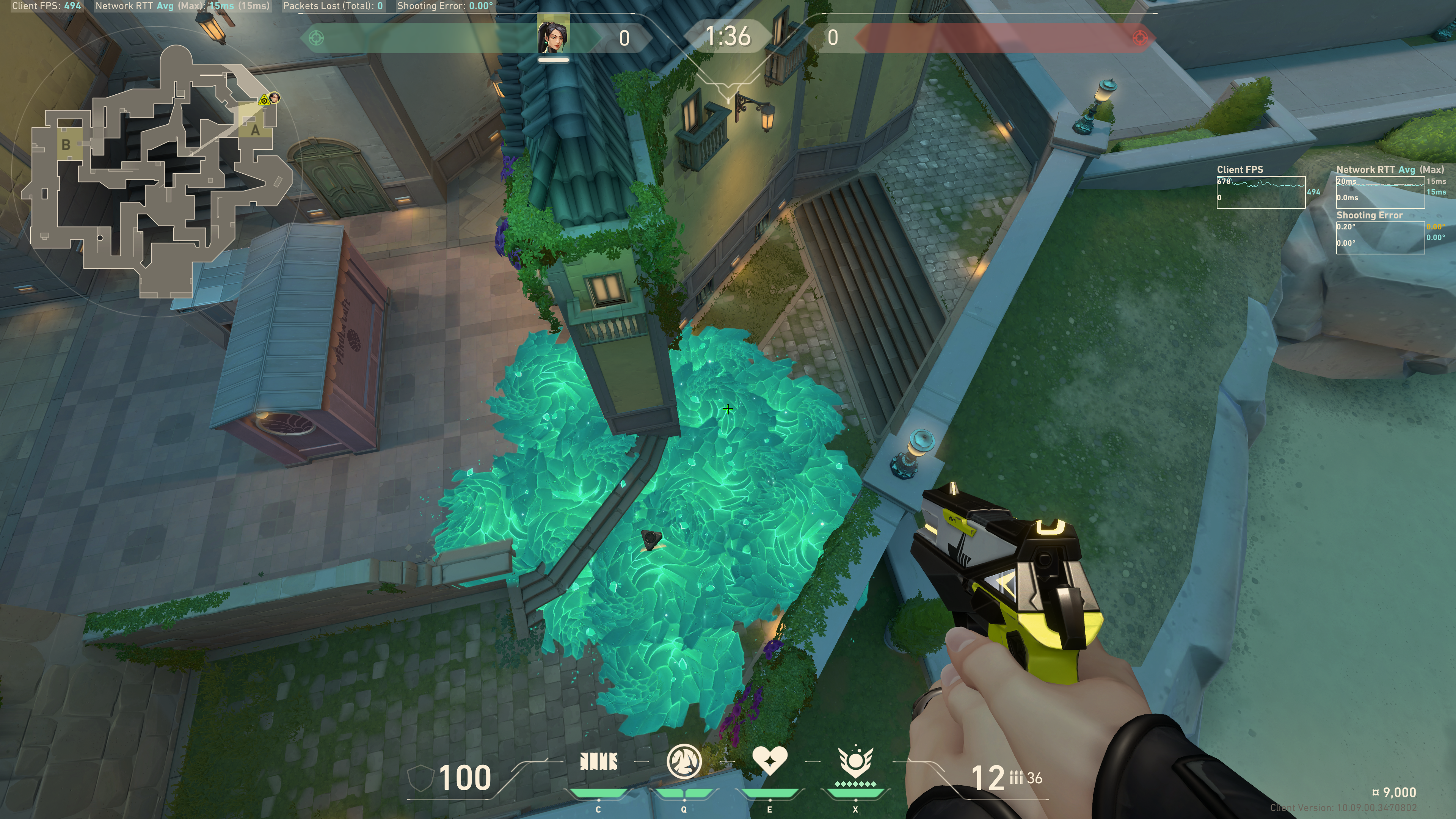This screenshot has height=819, width=1456.
Task: Select the B site marker on minimap
Action: [x=66, y=145]
